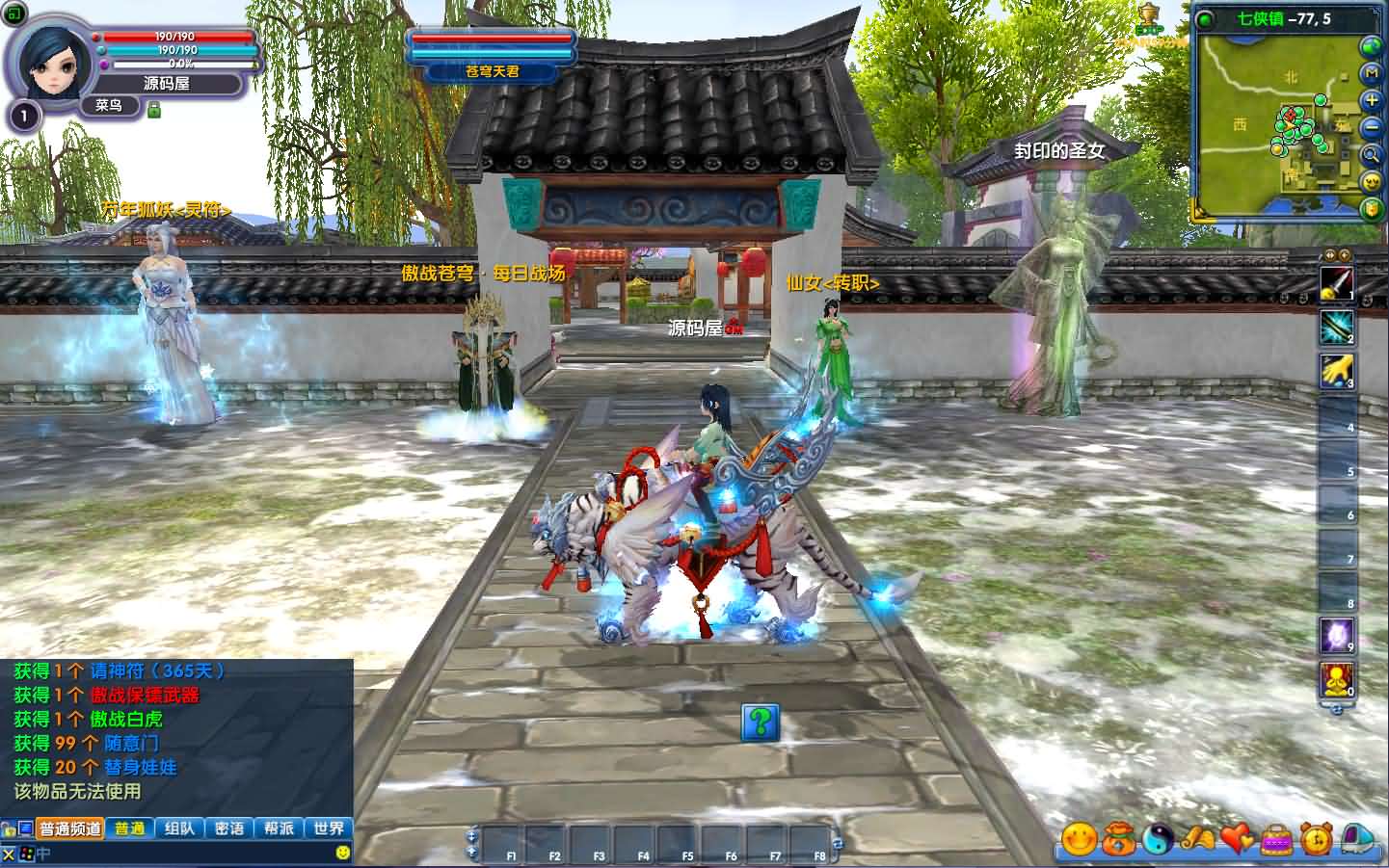
Task: Switch to the 世界 chat tab
Action: (x=328, y=828)
